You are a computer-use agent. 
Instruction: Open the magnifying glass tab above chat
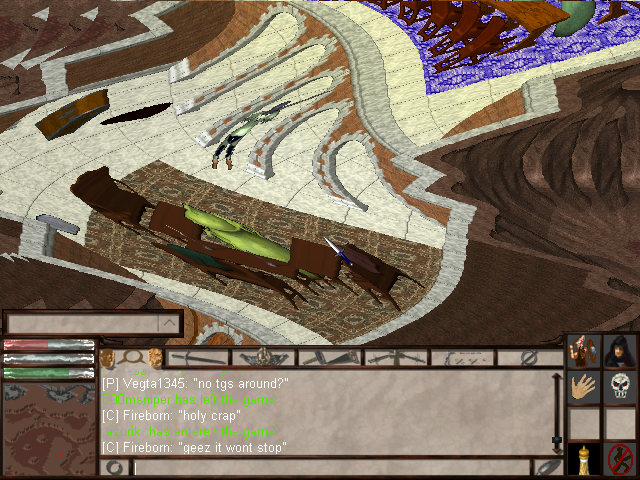132,357
